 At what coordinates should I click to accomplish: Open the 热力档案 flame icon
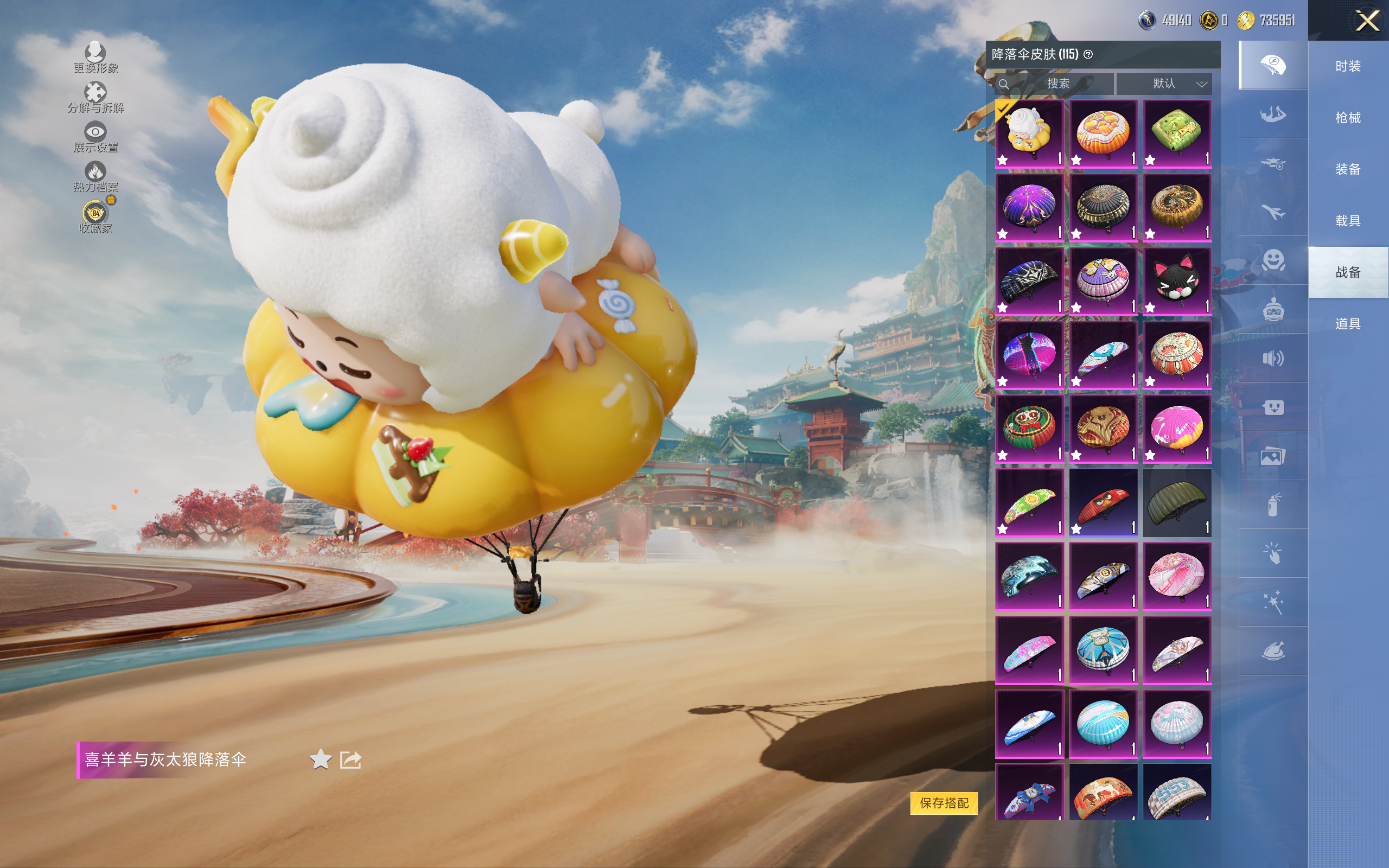[x=95, y=176]
